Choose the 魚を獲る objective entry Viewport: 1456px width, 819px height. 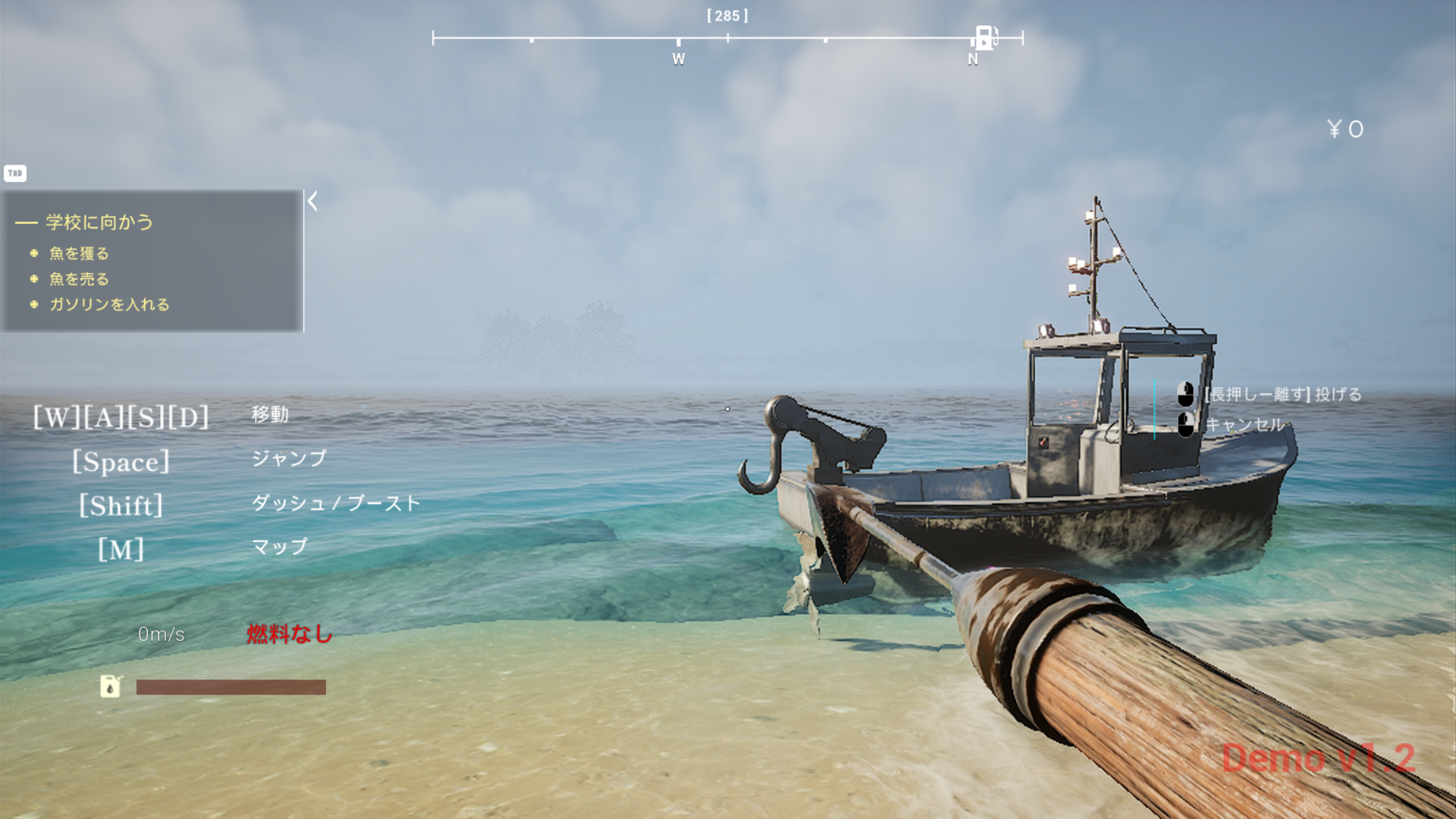click(79, 253)
